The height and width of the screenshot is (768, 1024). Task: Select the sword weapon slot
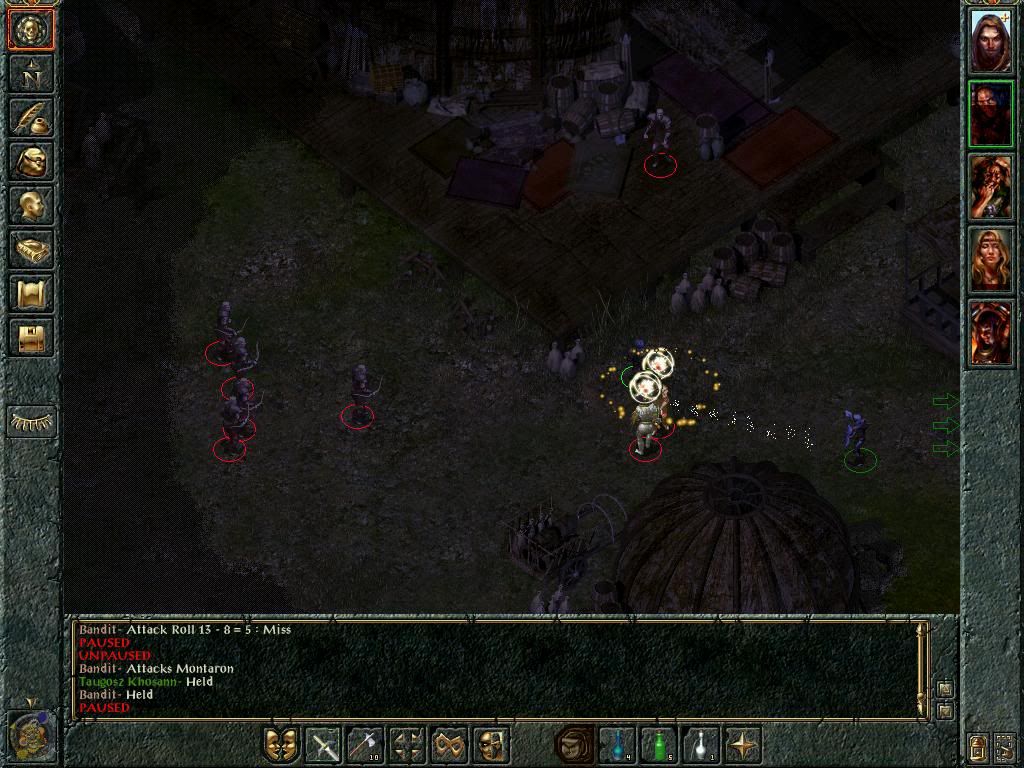324,745
